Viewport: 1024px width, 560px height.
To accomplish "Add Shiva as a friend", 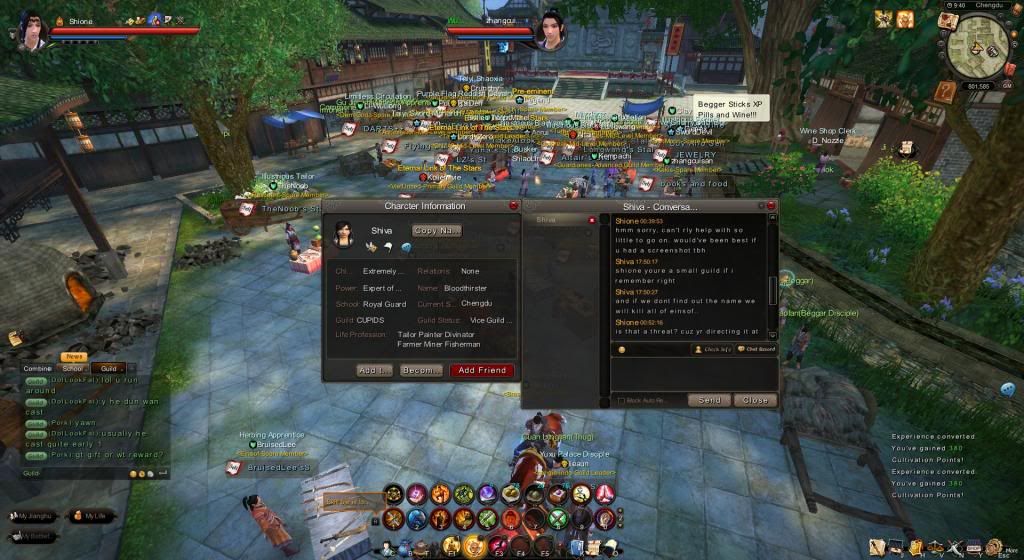I will click(x=481, y=370).
